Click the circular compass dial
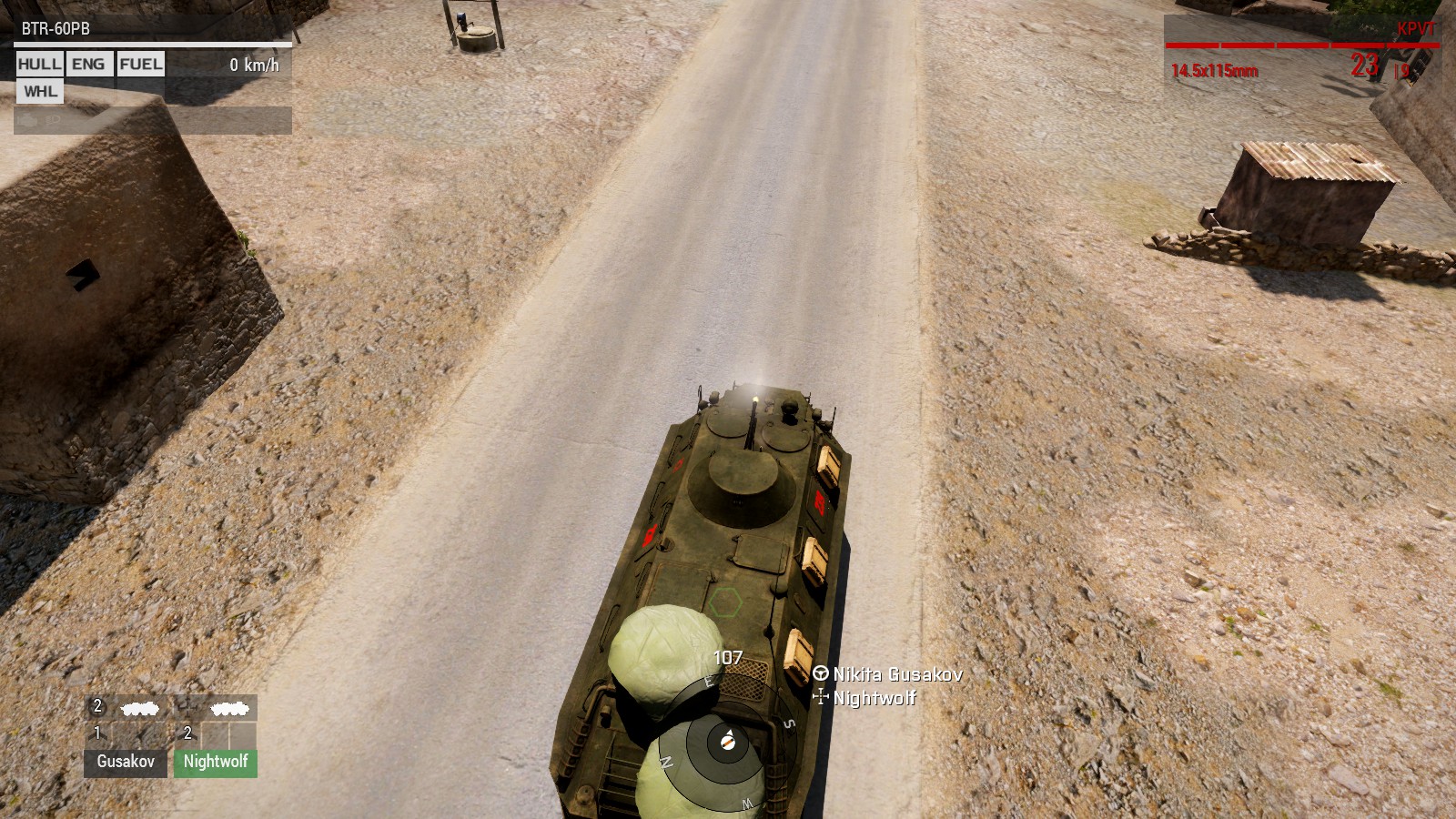The width and height of the screenshot is (1456, 819). tap(726, 742)
